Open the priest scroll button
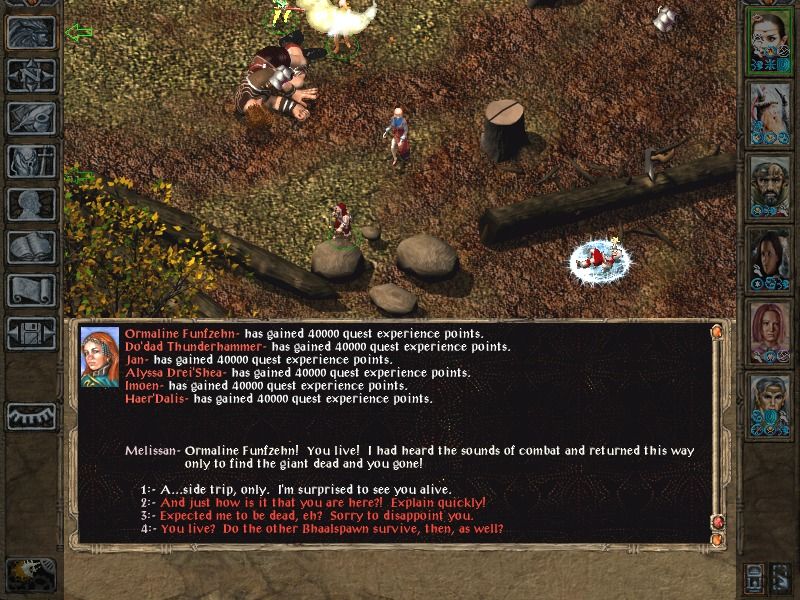 (x=31, y=290)
